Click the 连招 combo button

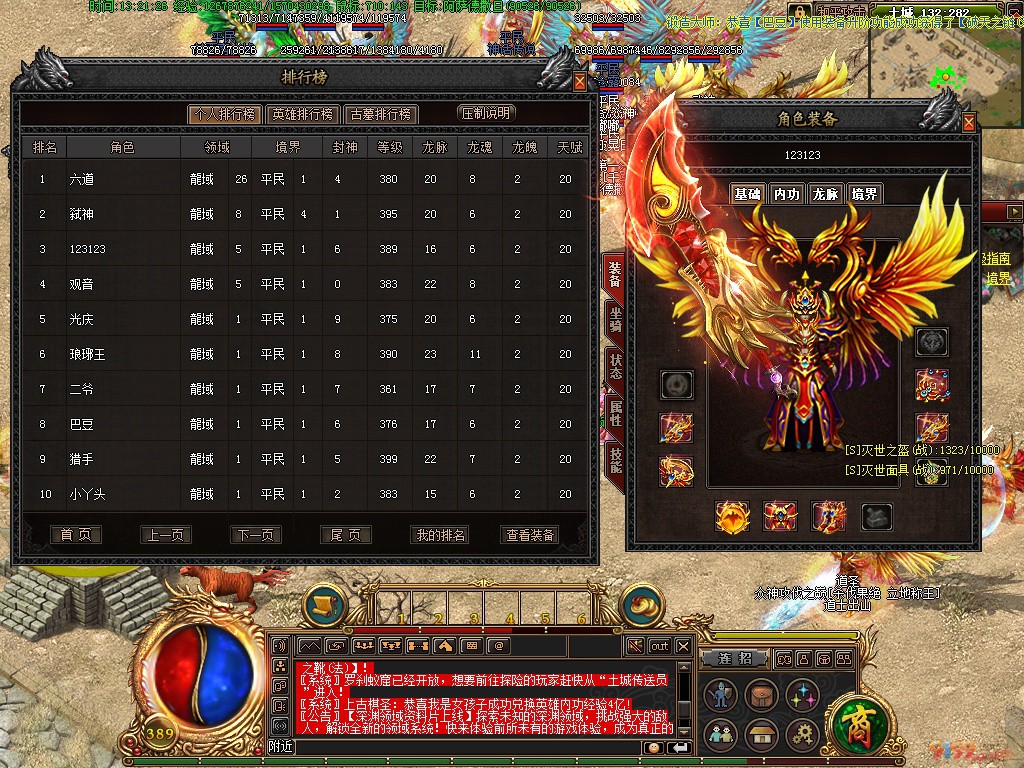[x=735, y=659]
